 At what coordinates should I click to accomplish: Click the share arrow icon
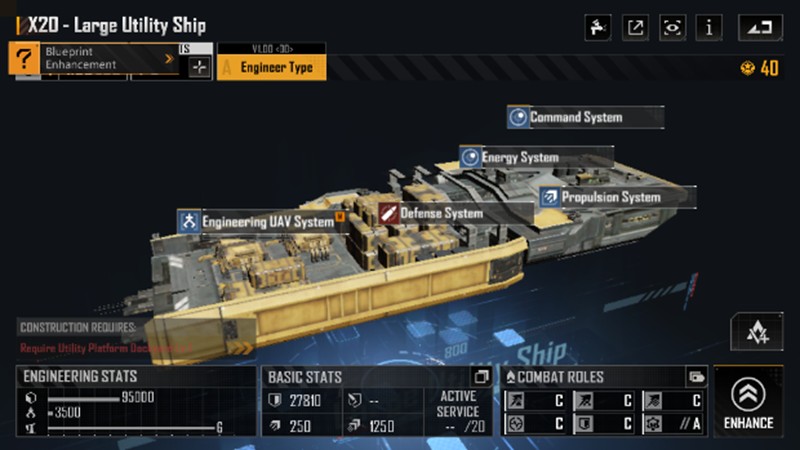tap(635, 28)
